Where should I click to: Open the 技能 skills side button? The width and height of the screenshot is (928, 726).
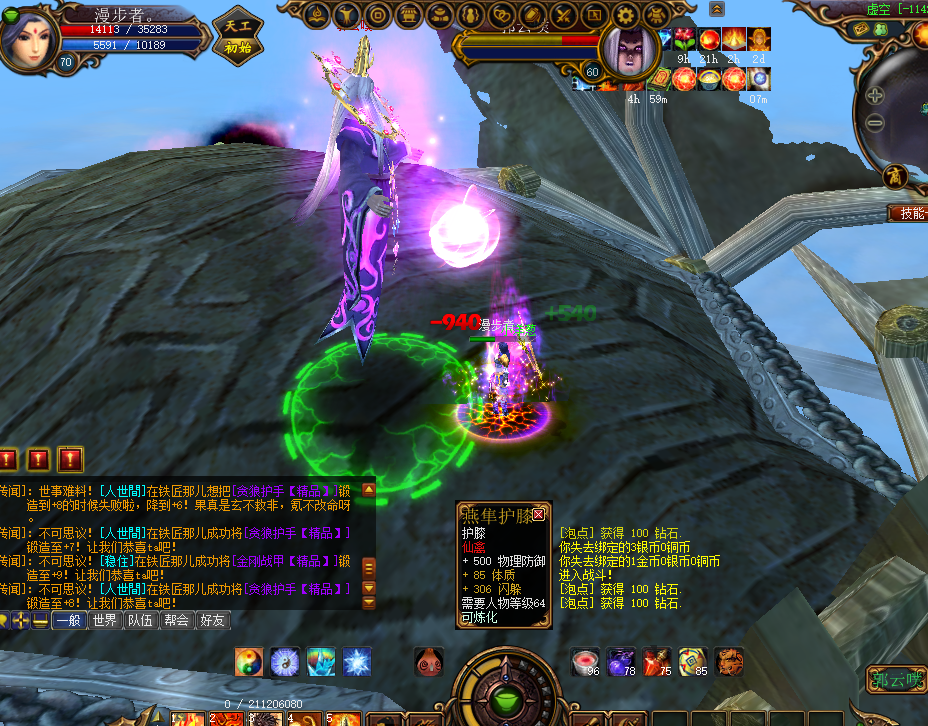click(908, 213)
